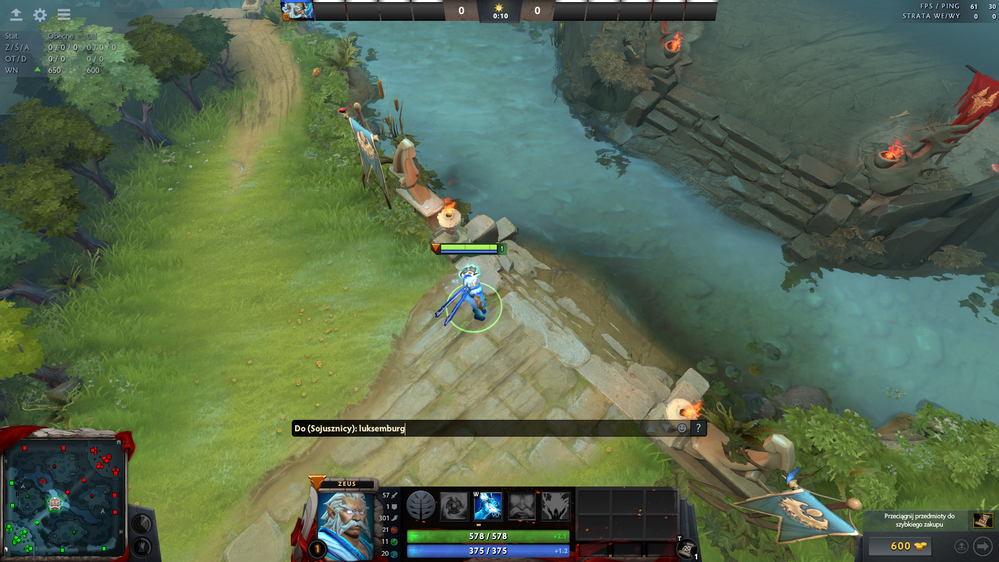The width and height of the screenshot is (999, 562).
Task: Select Zeus portrait in the top bar
Action: click(x=297, y=10)
